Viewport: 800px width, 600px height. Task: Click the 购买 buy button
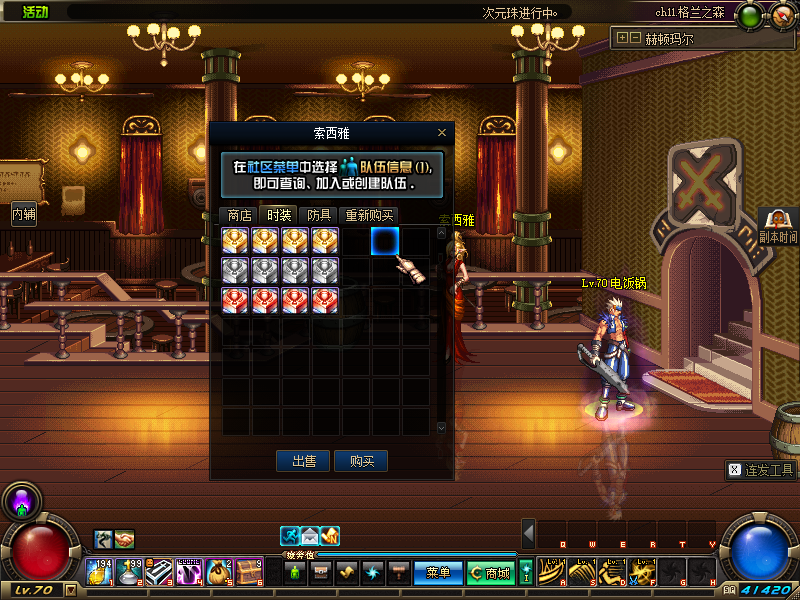(361, 461)
